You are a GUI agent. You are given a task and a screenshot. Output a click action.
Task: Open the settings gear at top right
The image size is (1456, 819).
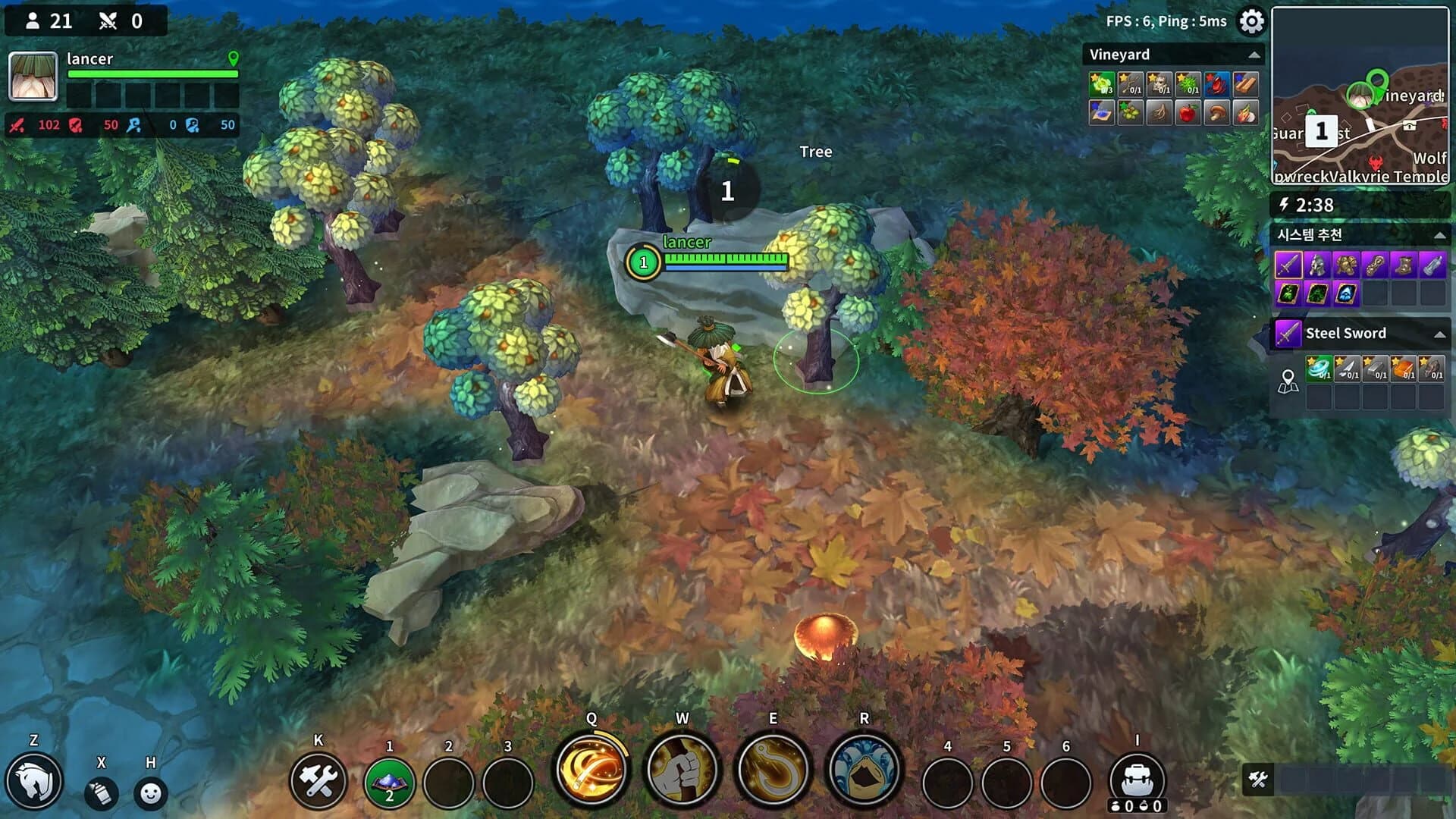[1252, 22]
